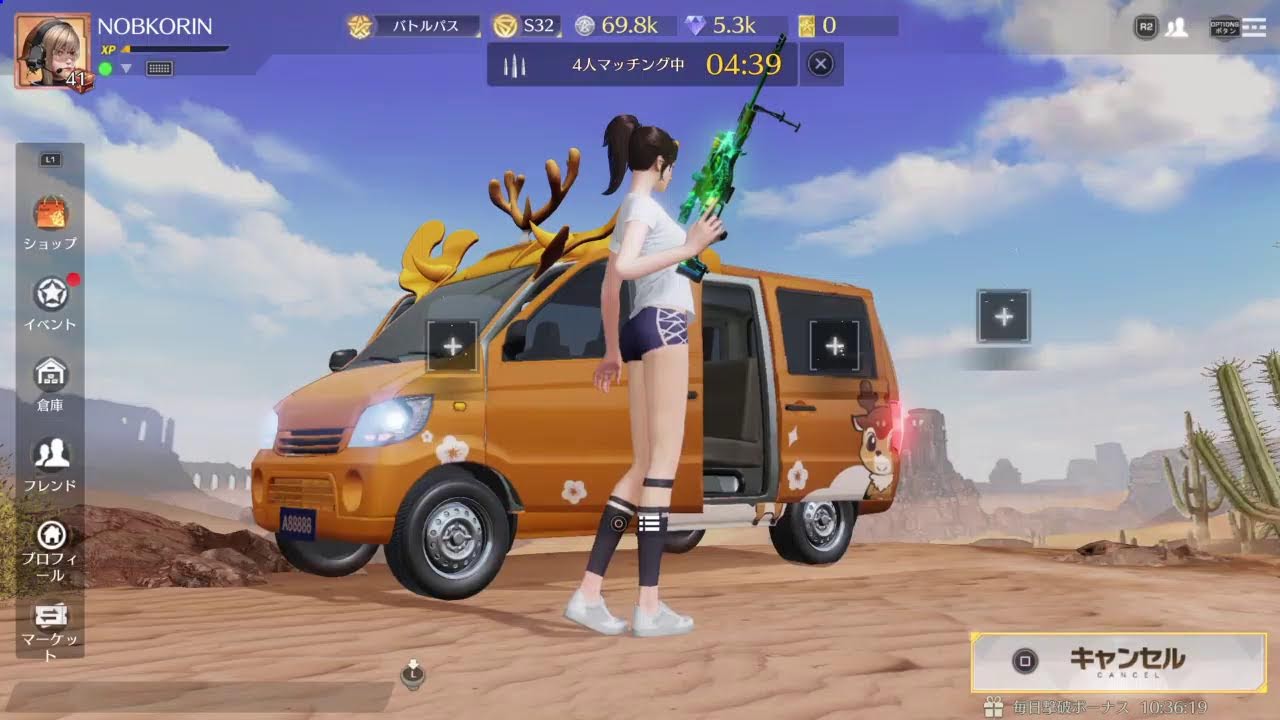Cancel matchmaking with the キャンセル button
1280x720 pixels.
pos(1118,660)
